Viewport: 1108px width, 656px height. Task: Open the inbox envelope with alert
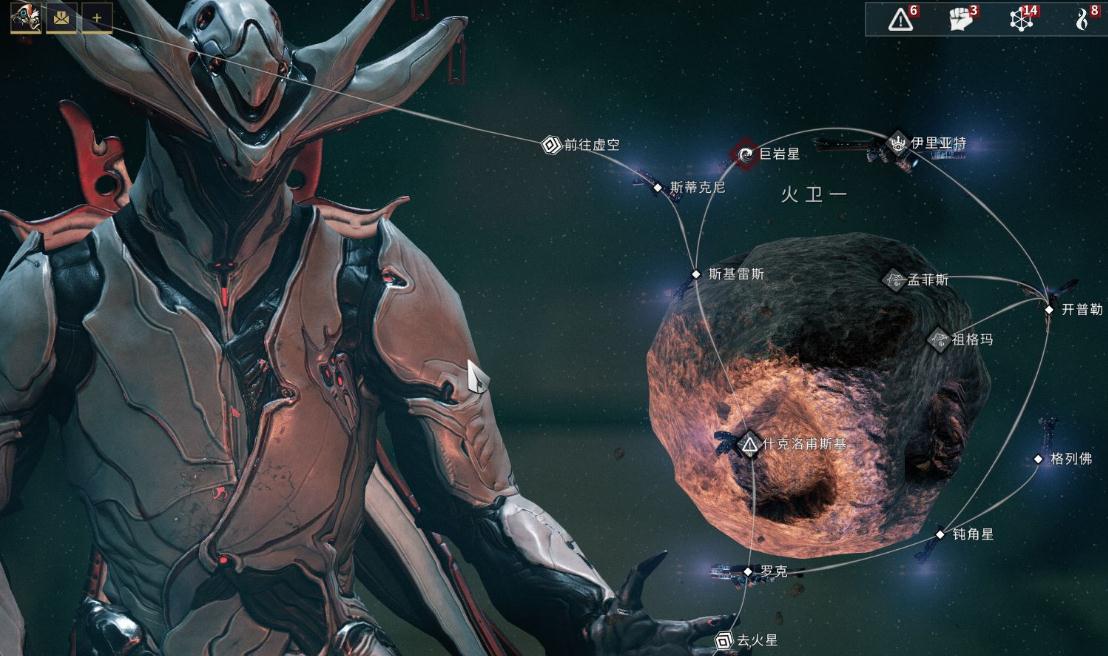[x=61, y=18]
